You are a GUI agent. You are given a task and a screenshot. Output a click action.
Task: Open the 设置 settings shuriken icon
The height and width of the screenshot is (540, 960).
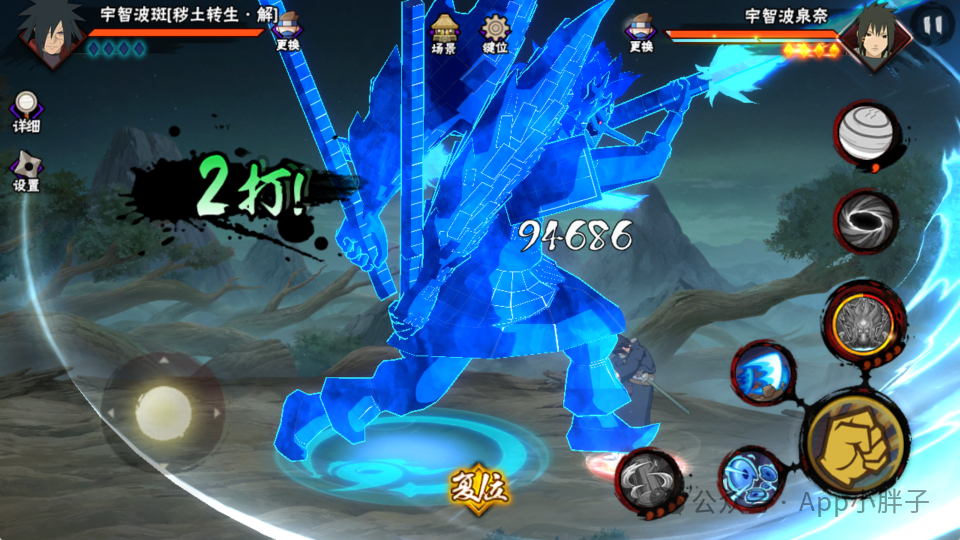[x=26, y=172]
